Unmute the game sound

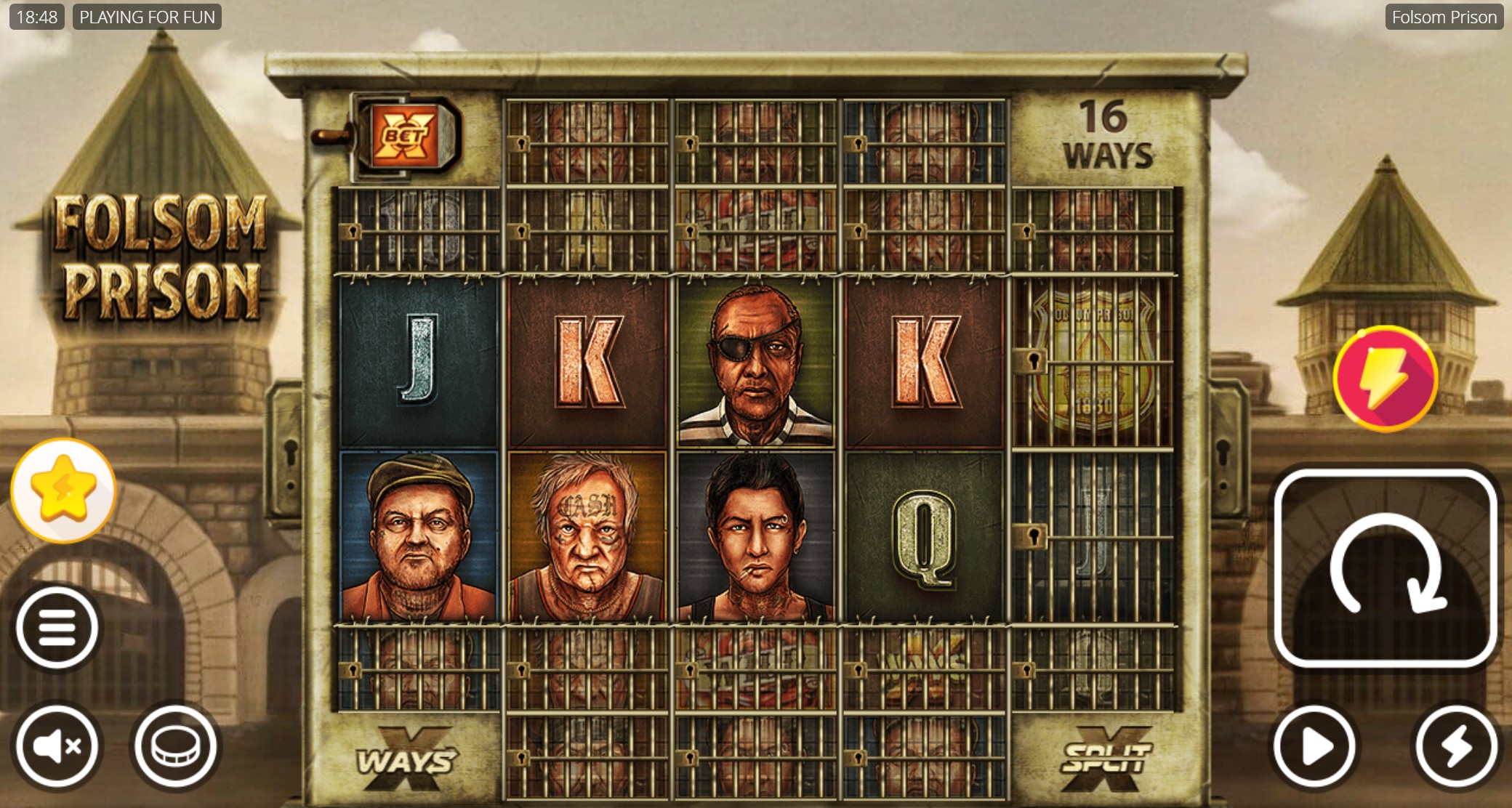pos(57,745)
